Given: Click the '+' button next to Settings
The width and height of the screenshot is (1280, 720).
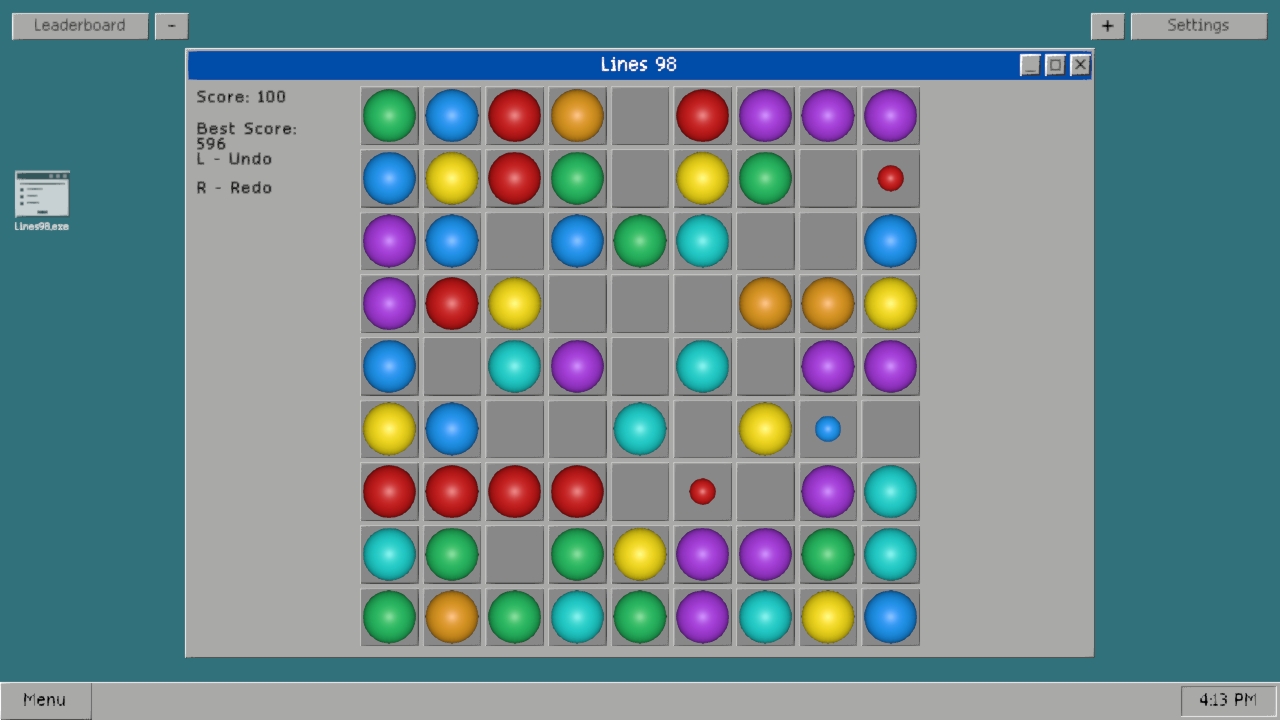Looking at the screenshot, I should [1107, 25].
